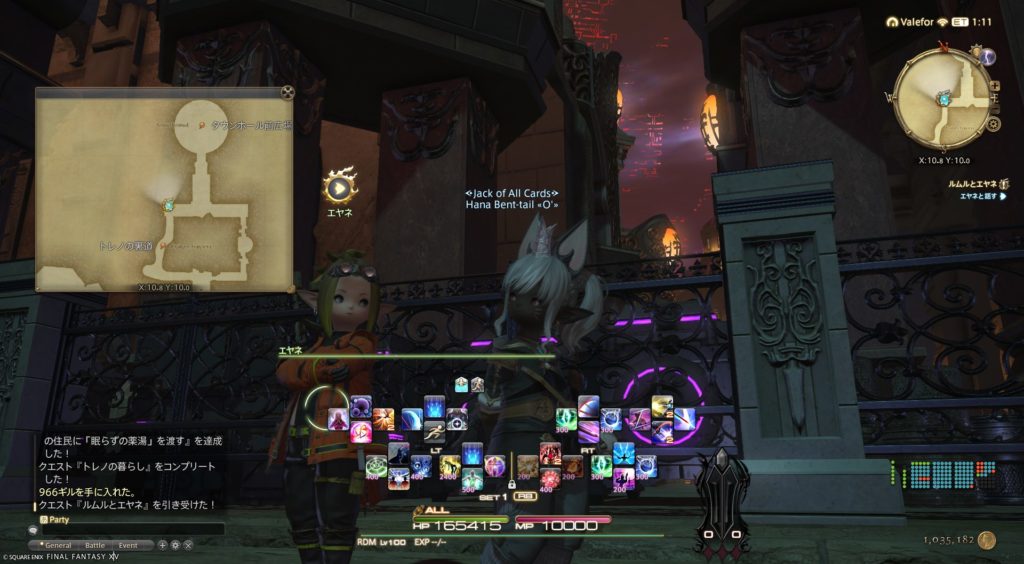Switch to the Event chat tab
The image size is (1024, 564).
coord(129,545)
